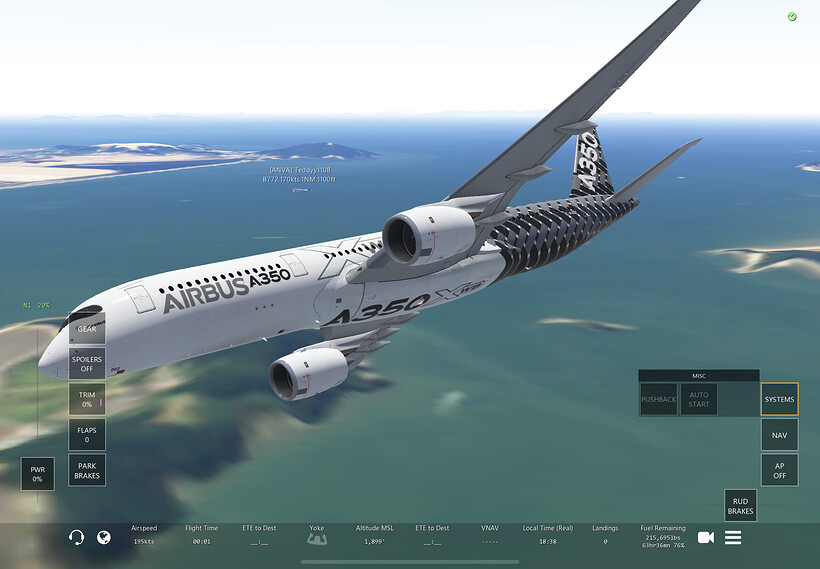Viewport: 820px width, 569px height.
Task: Choose the AUTO START button
Action: 699,399
